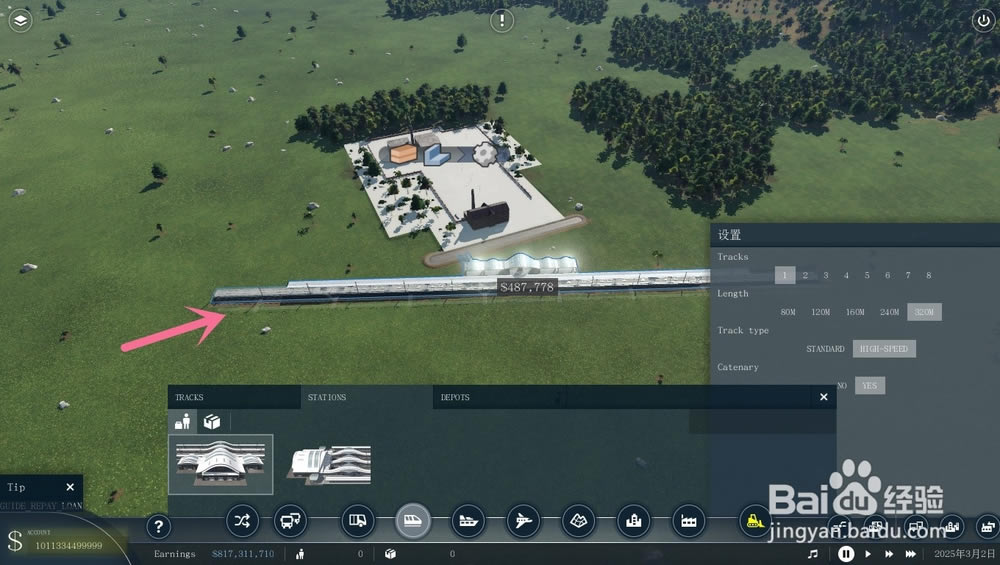Image resolution: width=1000 pixels, height=565 pixels.
Task: Set track count to 8
Action: point(928,275)
